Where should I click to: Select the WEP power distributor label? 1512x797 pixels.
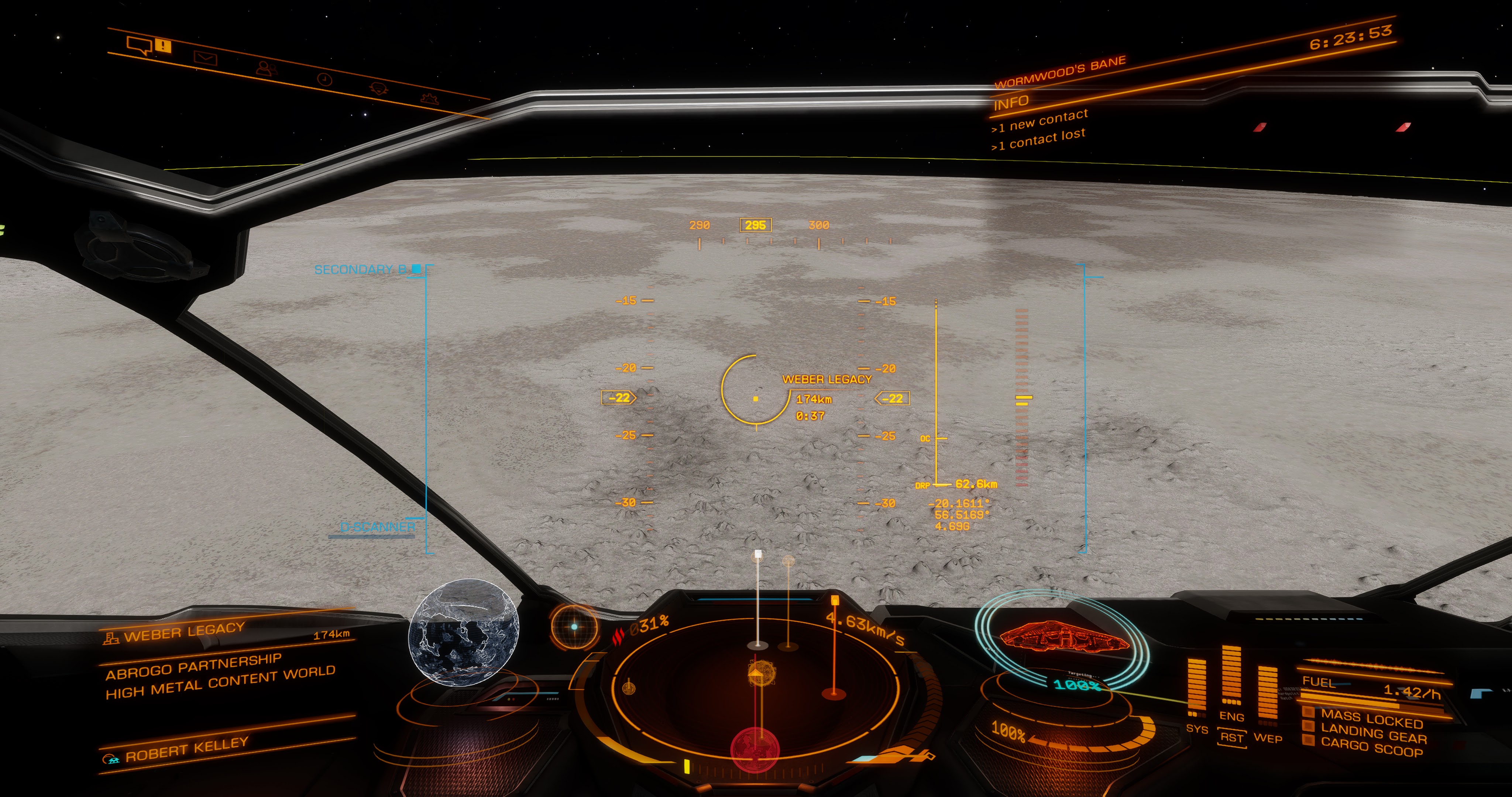[x=1268, y=738]
